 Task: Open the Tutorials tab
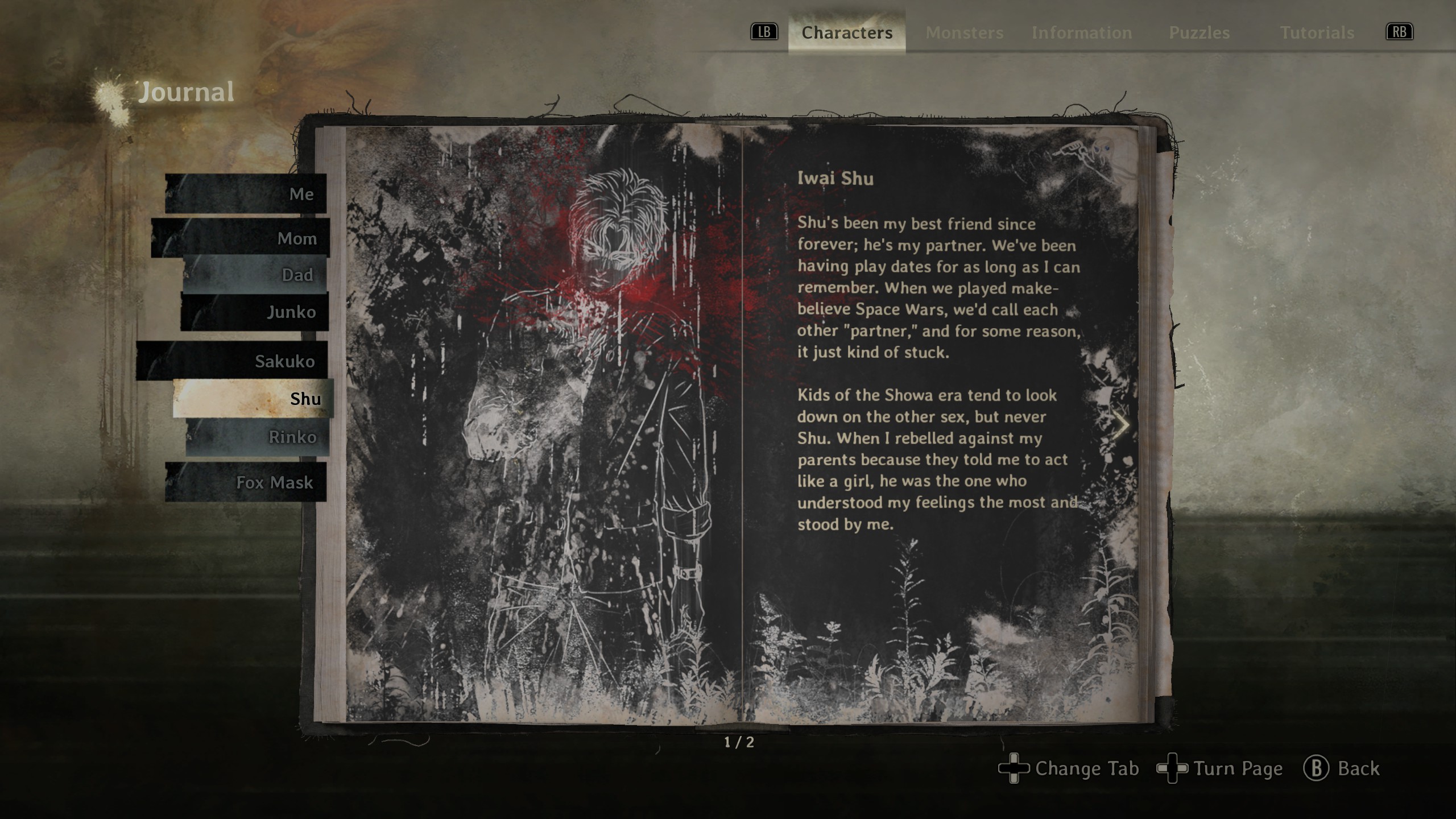coord(1317,33)
